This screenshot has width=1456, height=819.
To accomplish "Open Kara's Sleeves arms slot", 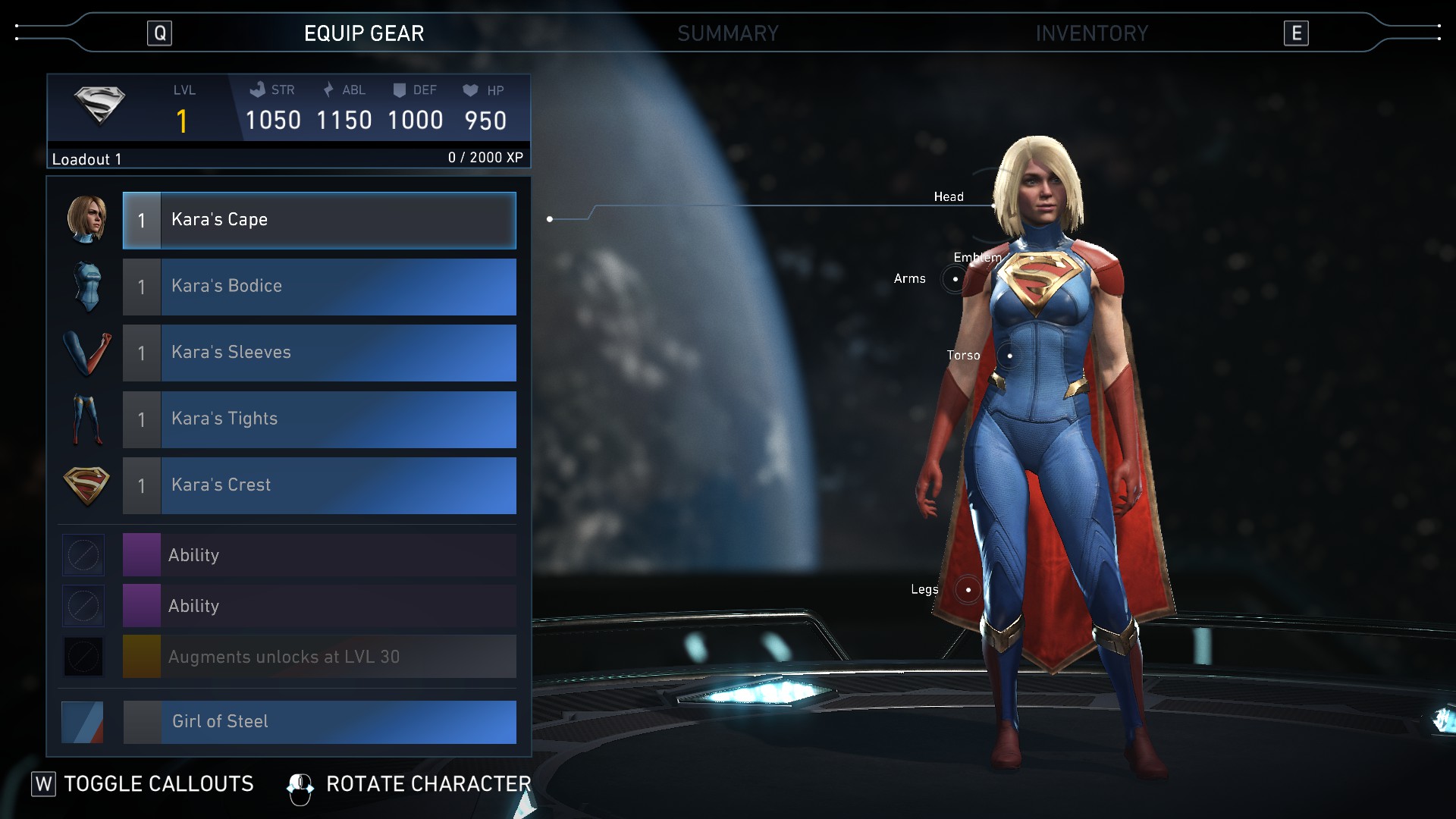I will (319, 353).
